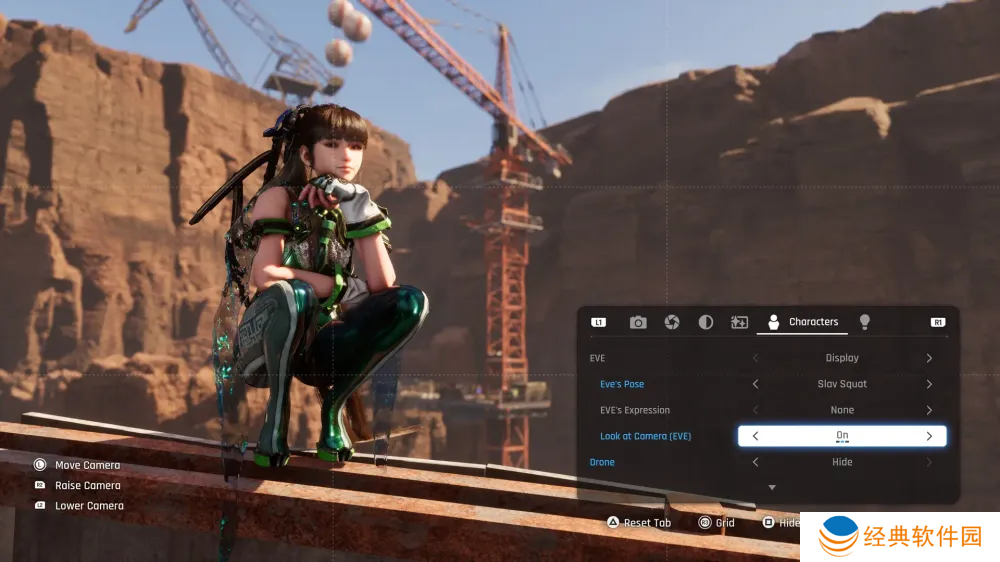
Task: Open the sparkle frame effects tab
Action: click(740, 322)
